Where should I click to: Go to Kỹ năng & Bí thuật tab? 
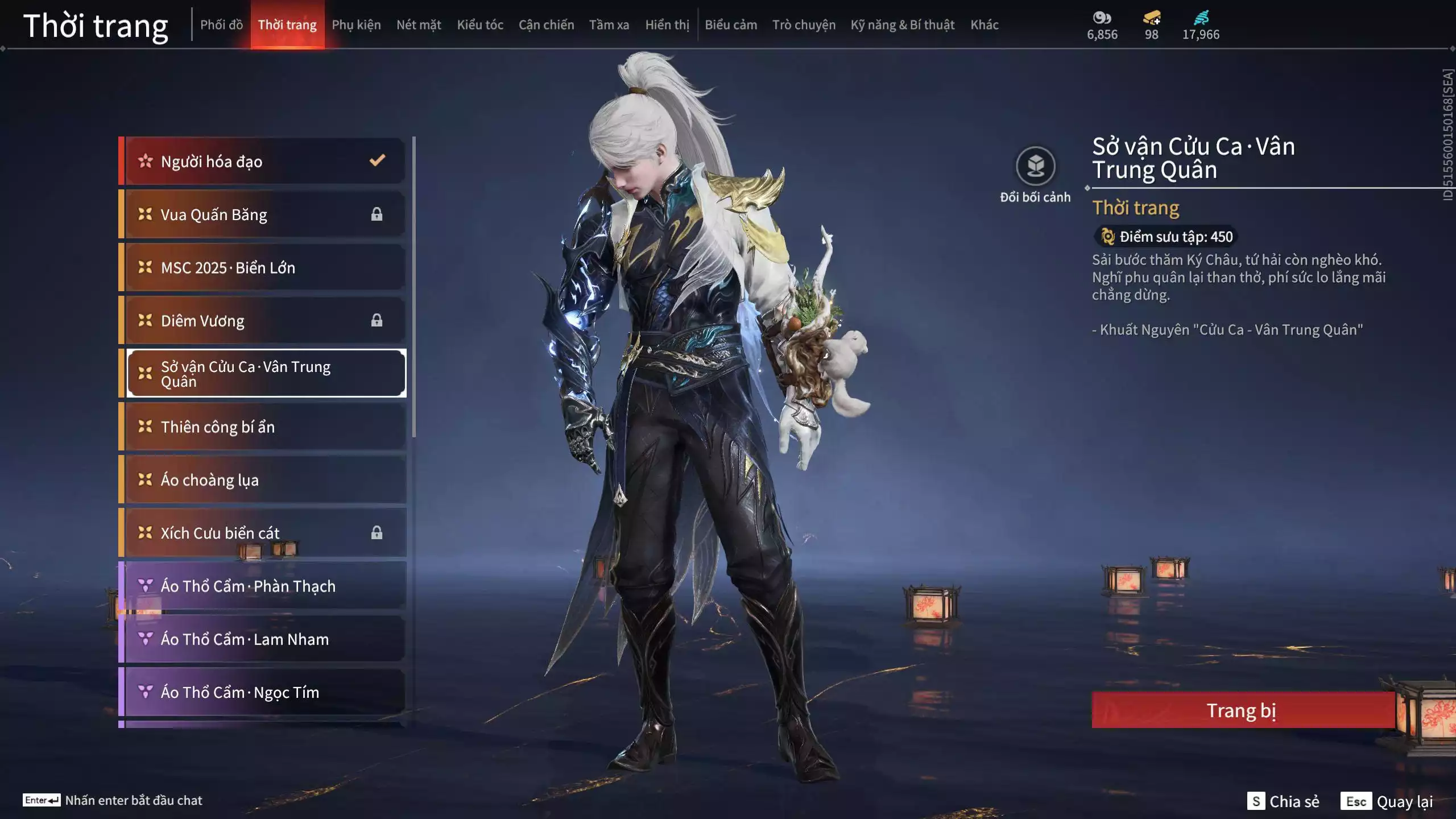pos(902,25)
